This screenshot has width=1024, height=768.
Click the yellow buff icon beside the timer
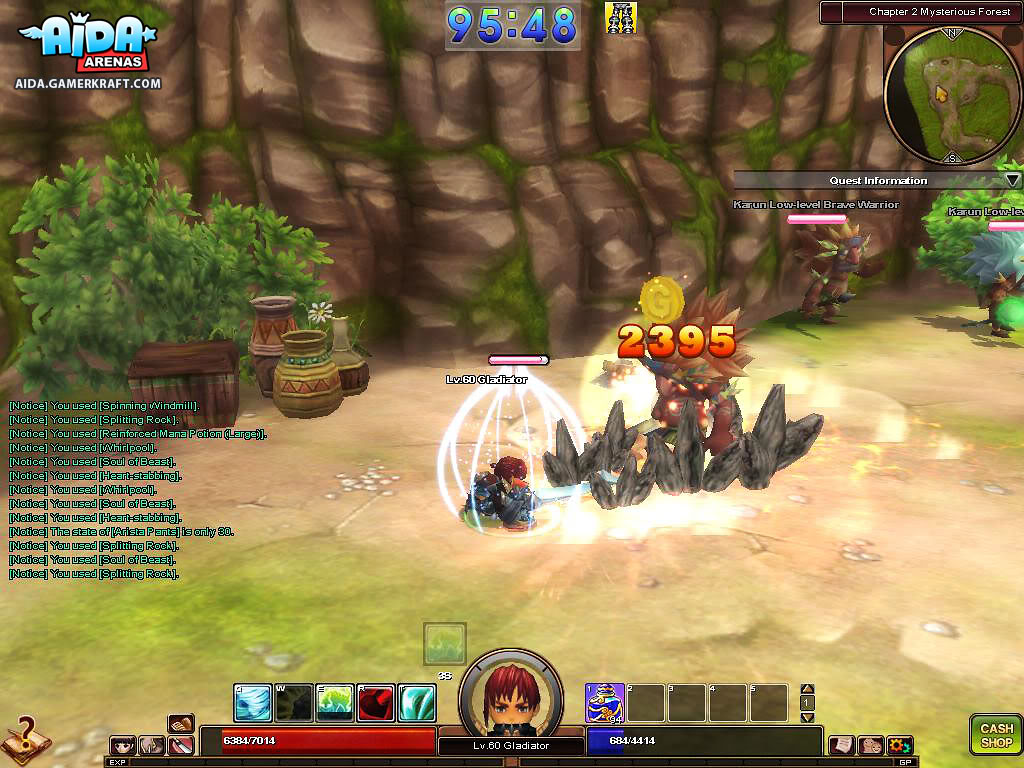pos(621,18)
